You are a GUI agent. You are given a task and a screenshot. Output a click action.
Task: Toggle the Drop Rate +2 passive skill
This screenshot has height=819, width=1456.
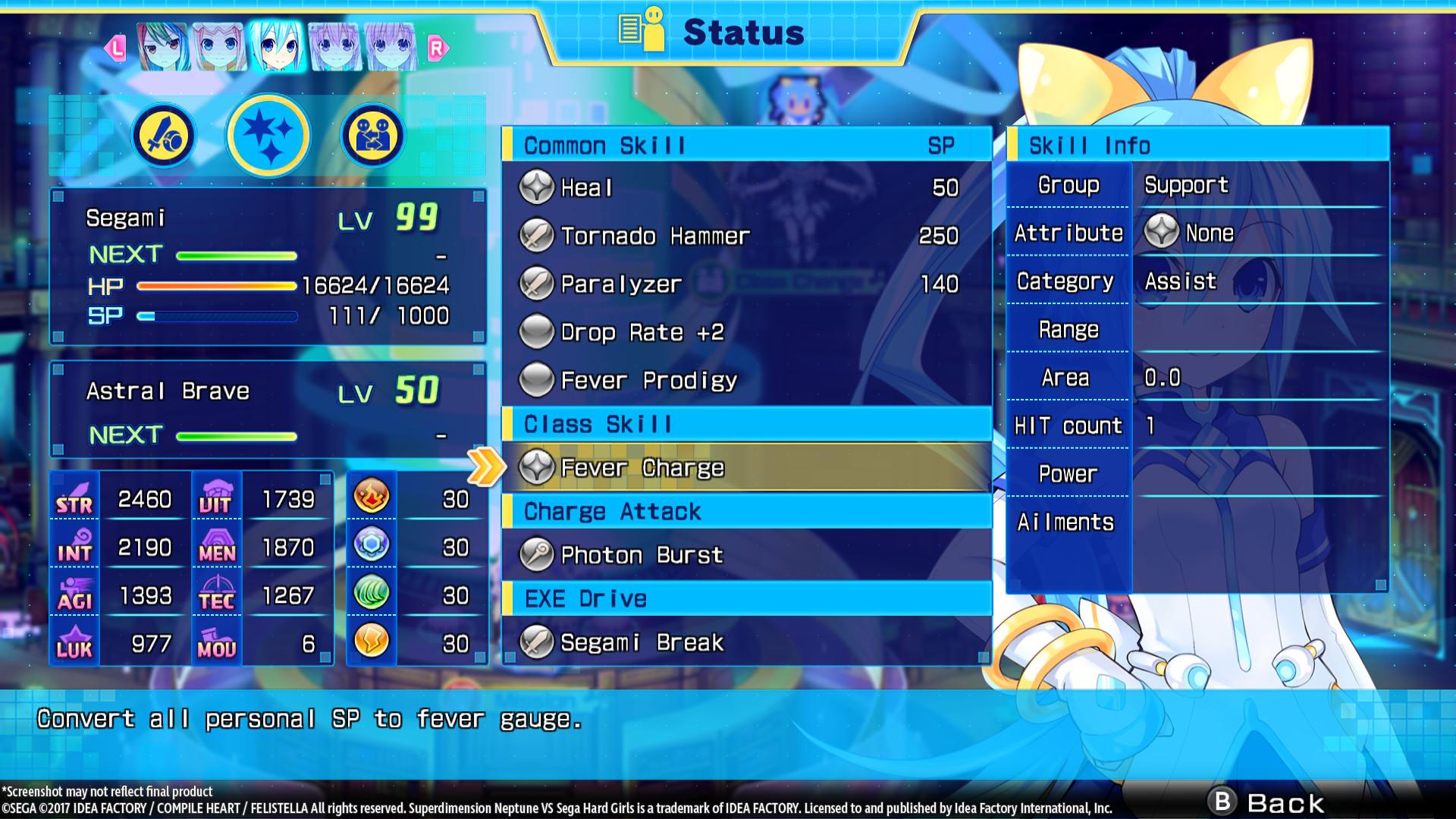[537, 332]
